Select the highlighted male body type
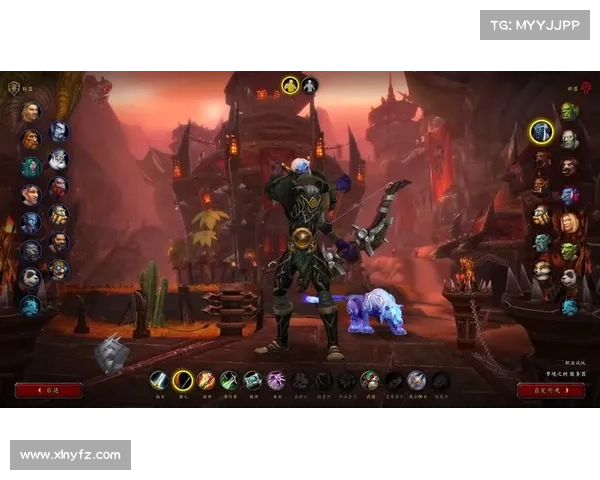Viewport: 600px width, 480px height. click(290, 85)
